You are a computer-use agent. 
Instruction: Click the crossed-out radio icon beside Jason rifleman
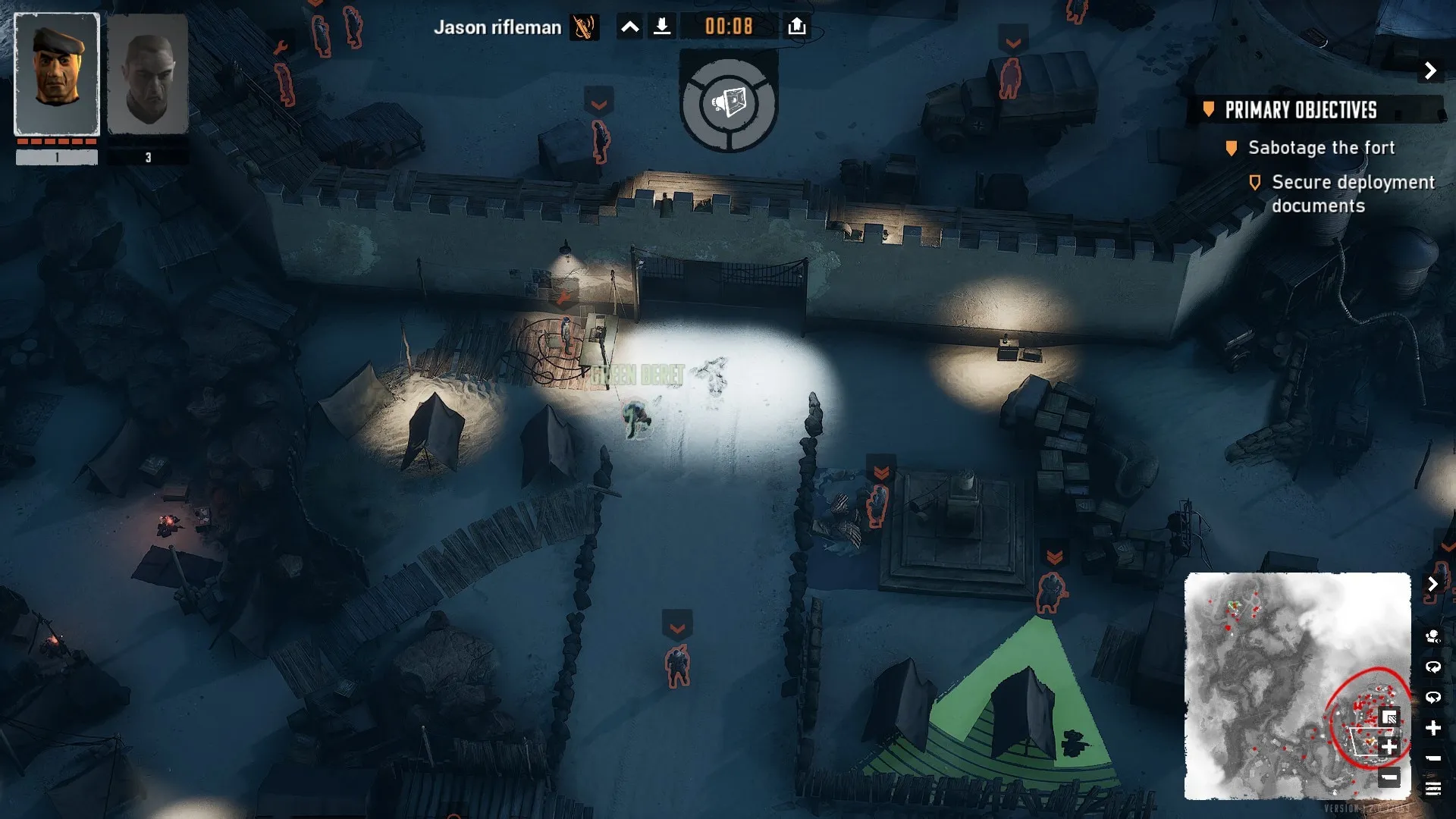pos(584,27)
